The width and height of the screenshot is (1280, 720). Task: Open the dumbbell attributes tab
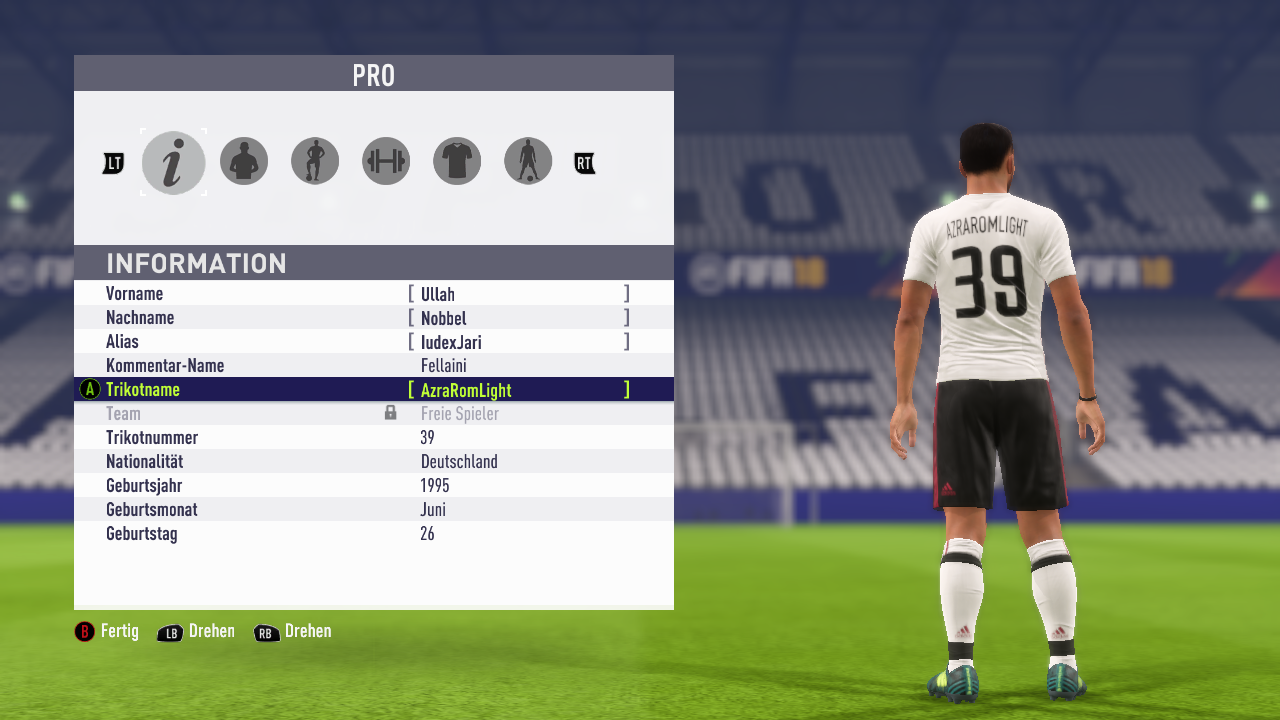click(x=386, y=161)
